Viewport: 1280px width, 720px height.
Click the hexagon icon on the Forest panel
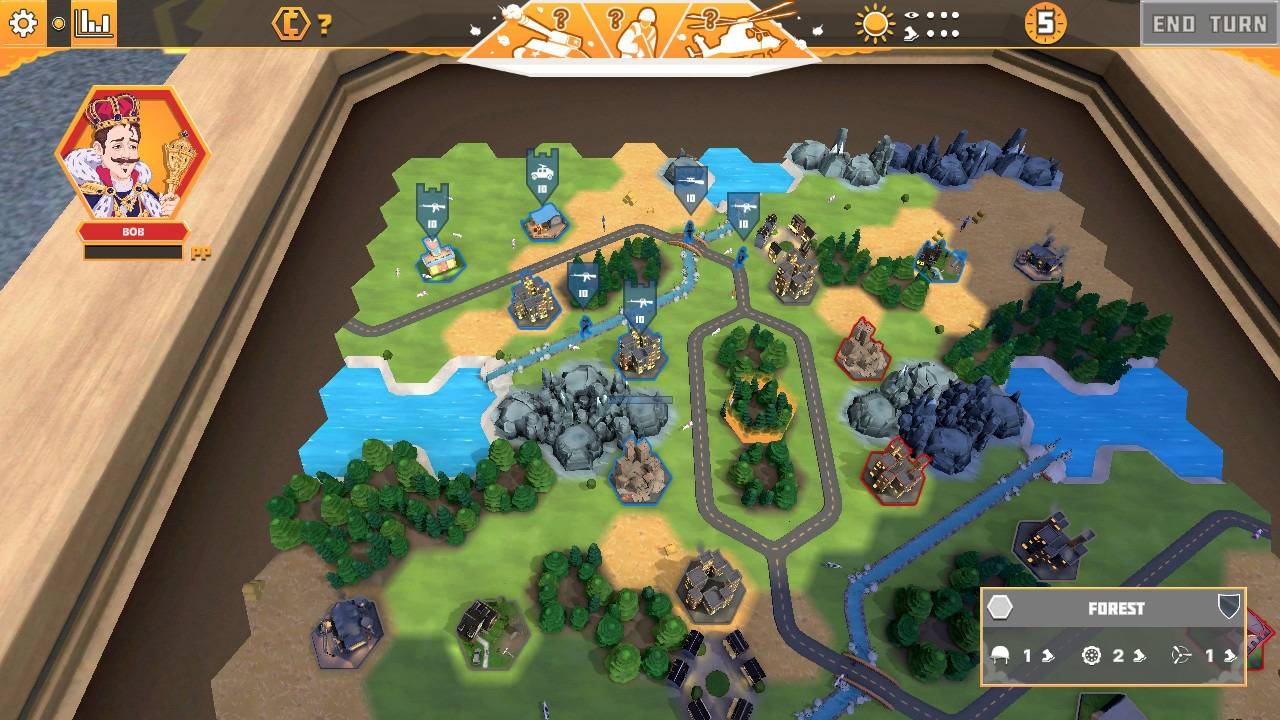tap(1000, 606)
